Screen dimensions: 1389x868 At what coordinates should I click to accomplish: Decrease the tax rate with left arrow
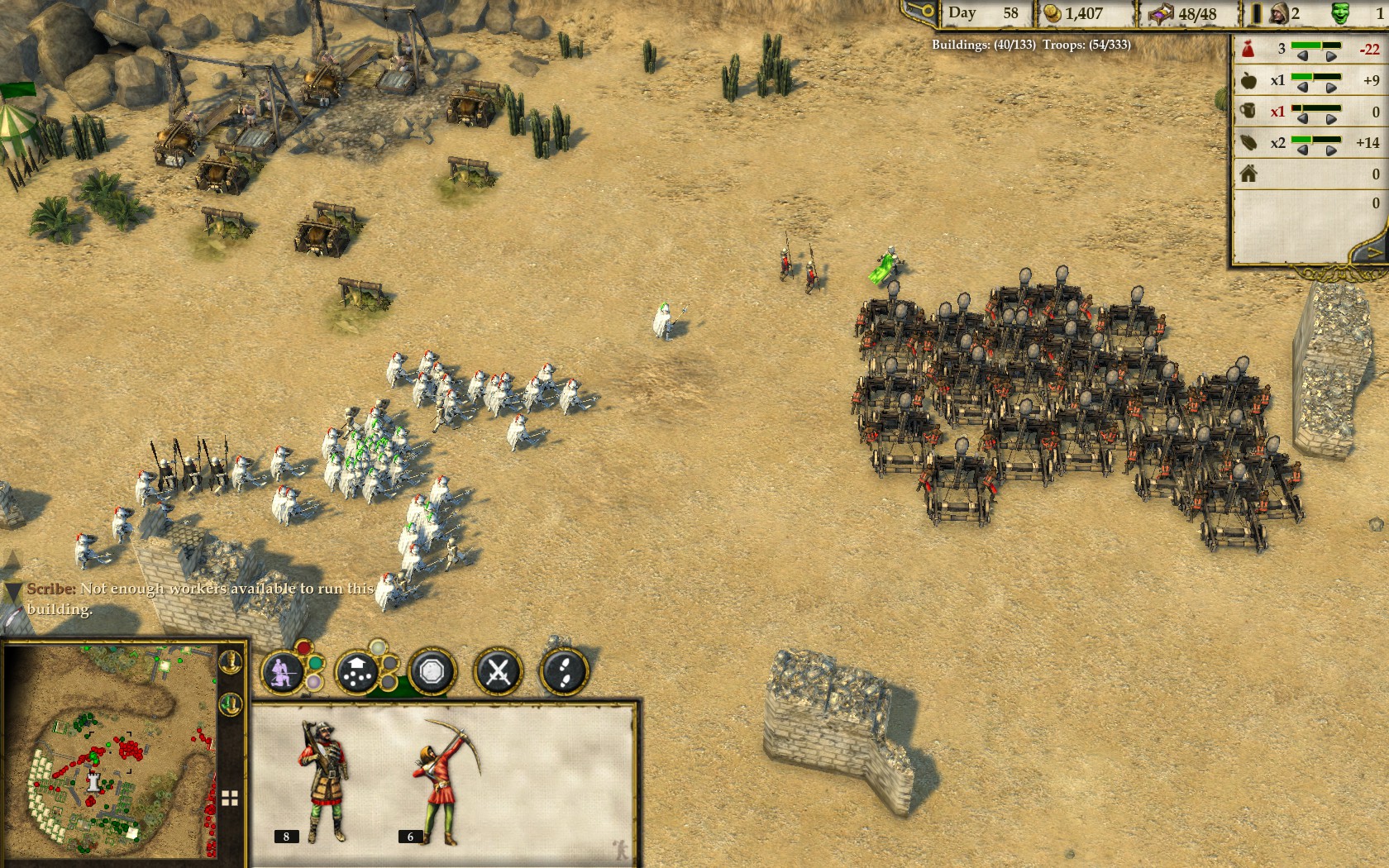(1303, 56)
